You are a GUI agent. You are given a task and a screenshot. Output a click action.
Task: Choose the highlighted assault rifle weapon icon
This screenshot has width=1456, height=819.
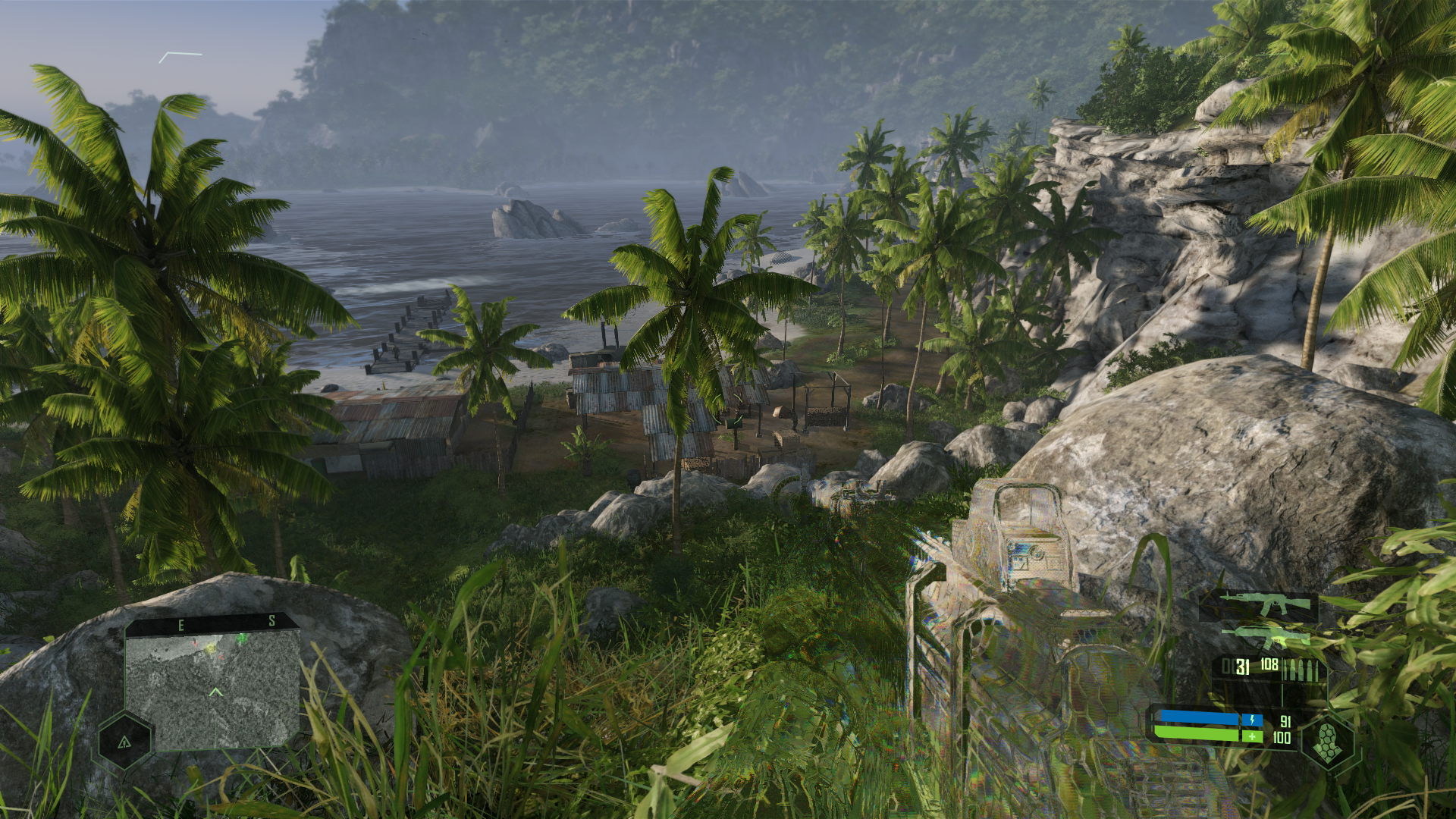tap(1264, 605)
